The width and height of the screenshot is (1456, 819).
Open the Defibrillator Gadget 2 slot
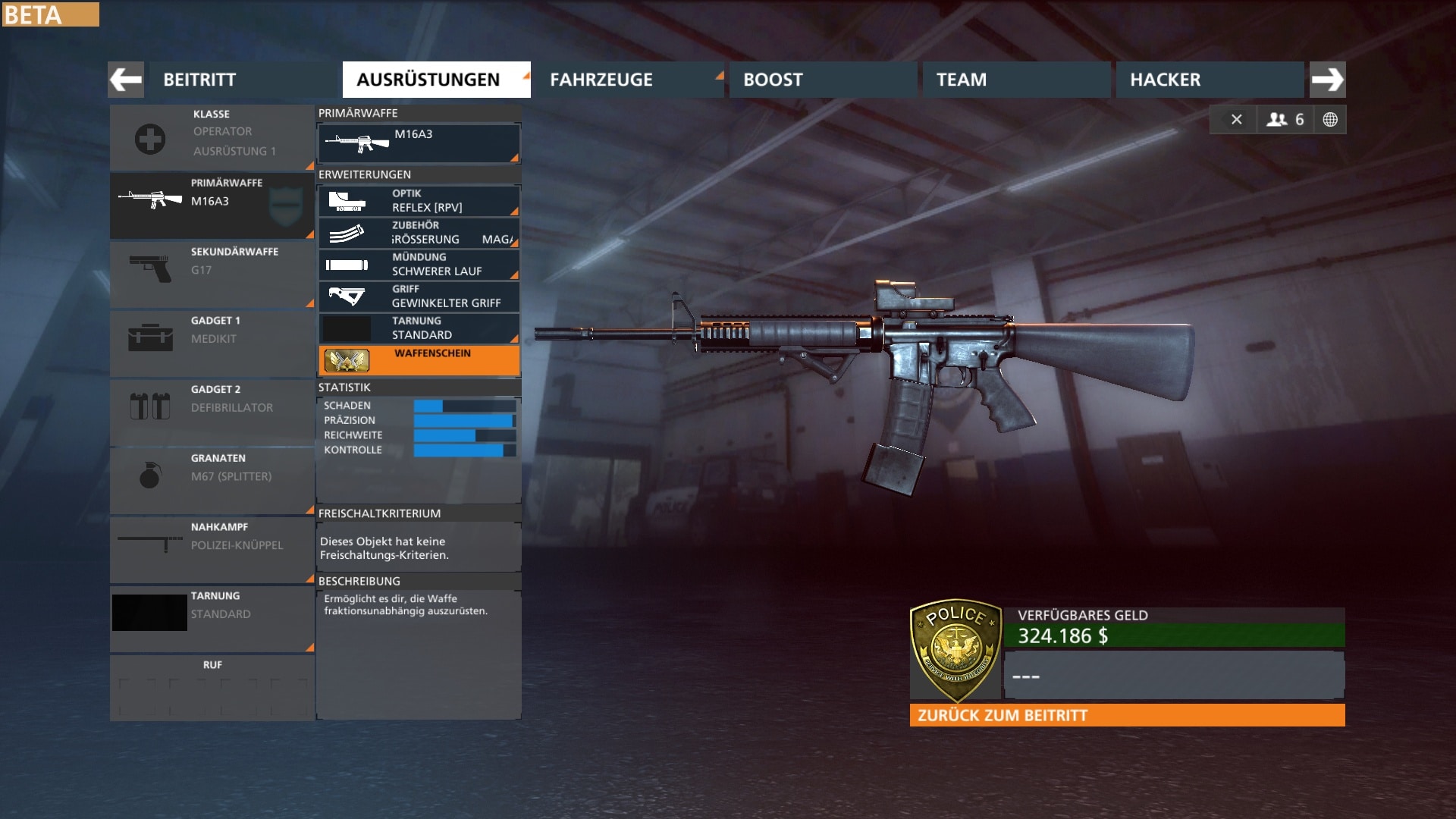pos(212,411)
